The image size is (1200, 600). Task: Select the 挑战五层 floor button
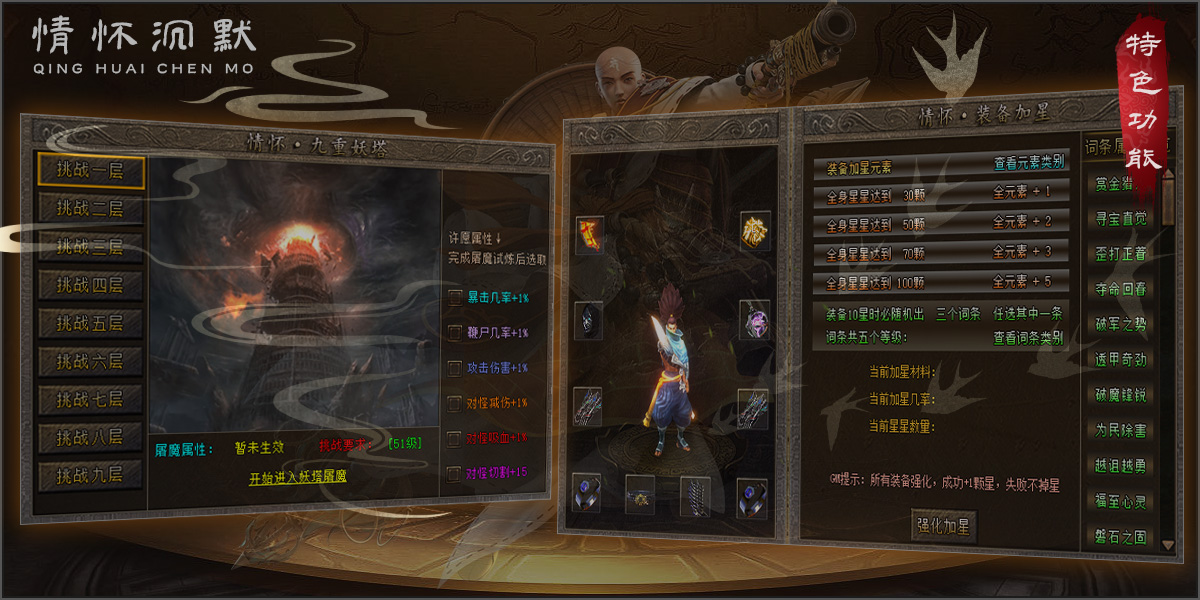pos(91,323)
